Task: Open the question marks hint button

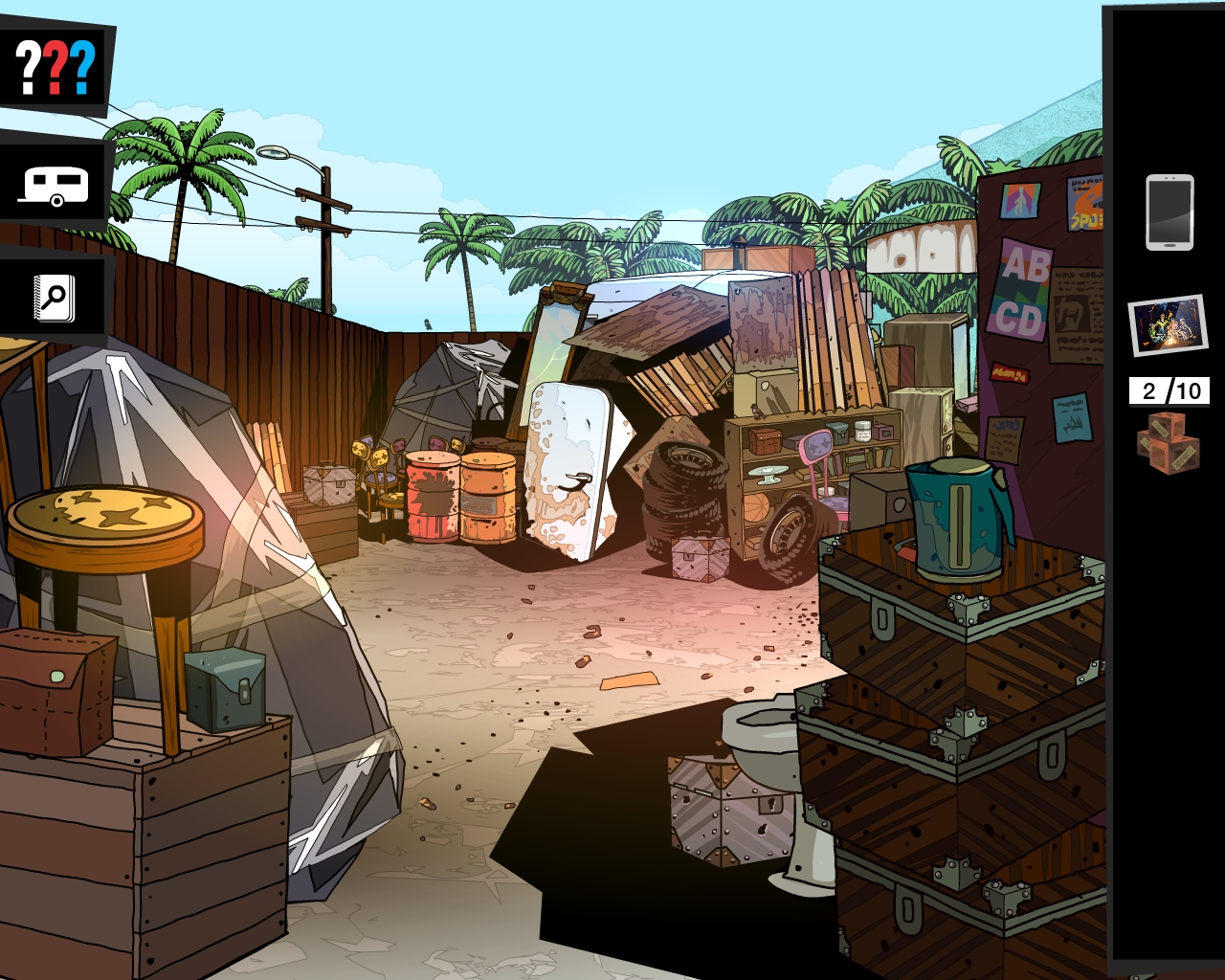Action: pyautogui.click(x=56, y=66)
